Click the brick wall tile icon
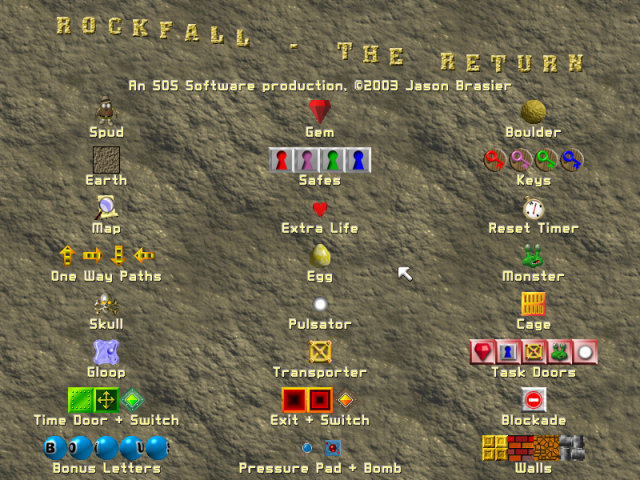This screenshot has height=480, width=640. (520, 447)
